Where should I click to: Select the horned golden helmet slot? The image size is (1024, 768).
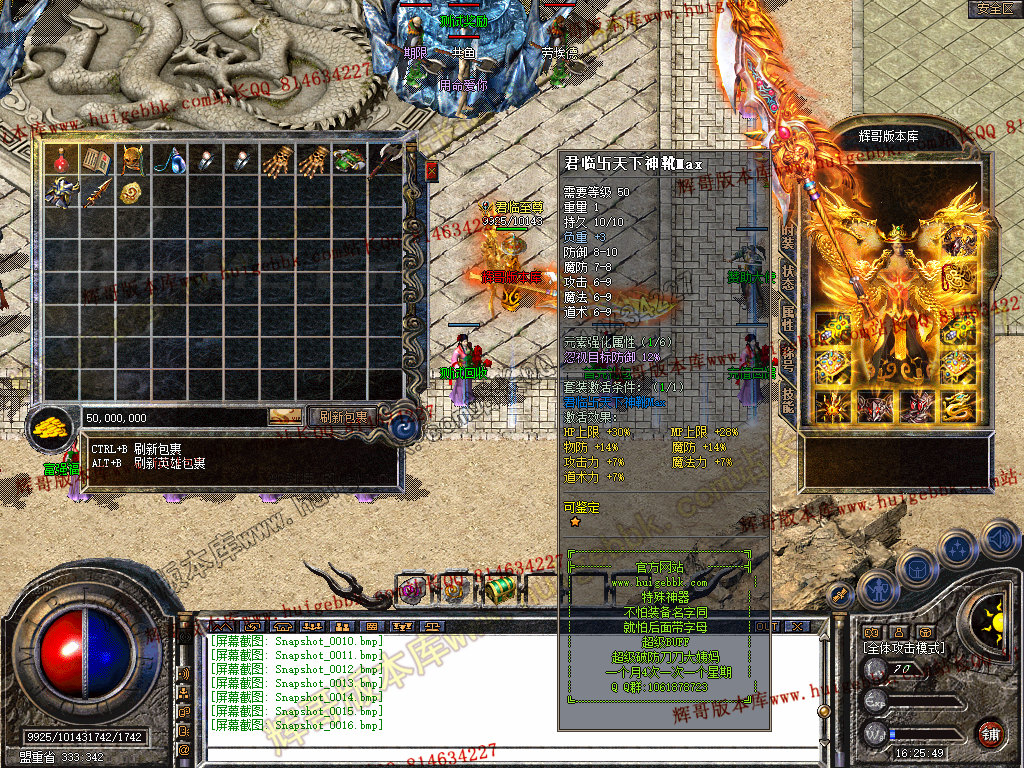pos(132,160)
